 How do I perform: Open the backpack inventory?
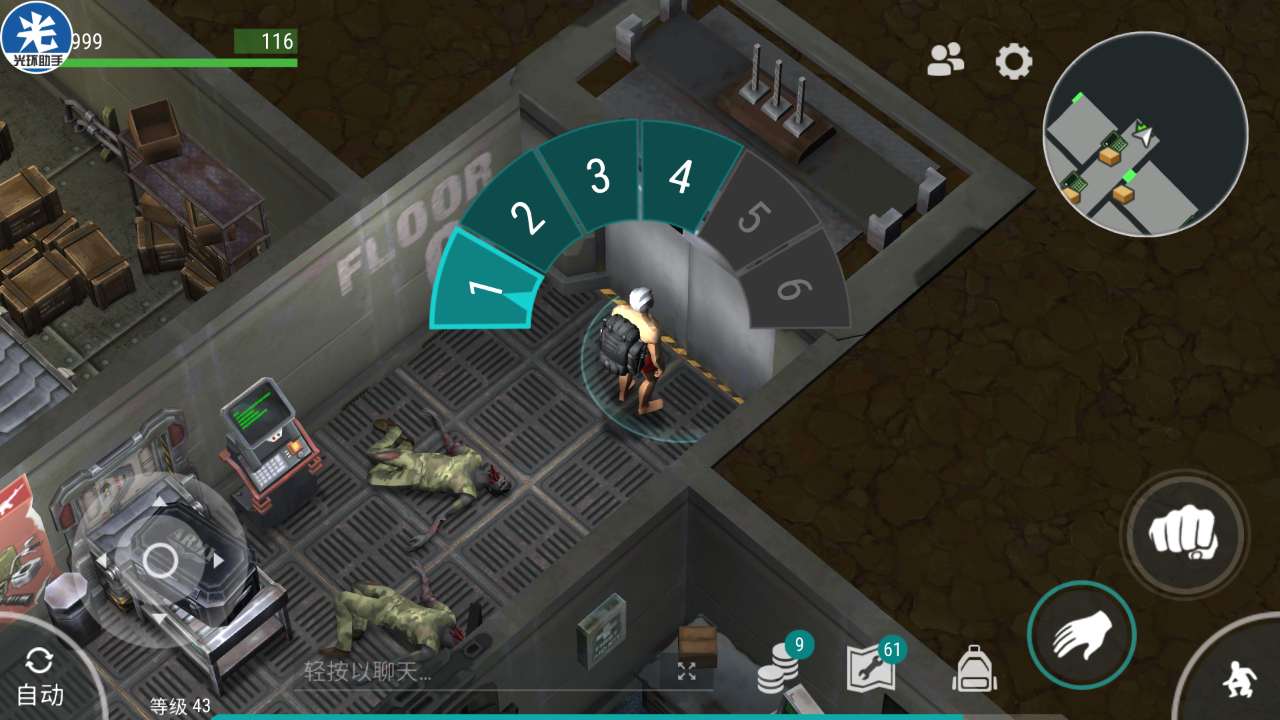tap(974, 668)
